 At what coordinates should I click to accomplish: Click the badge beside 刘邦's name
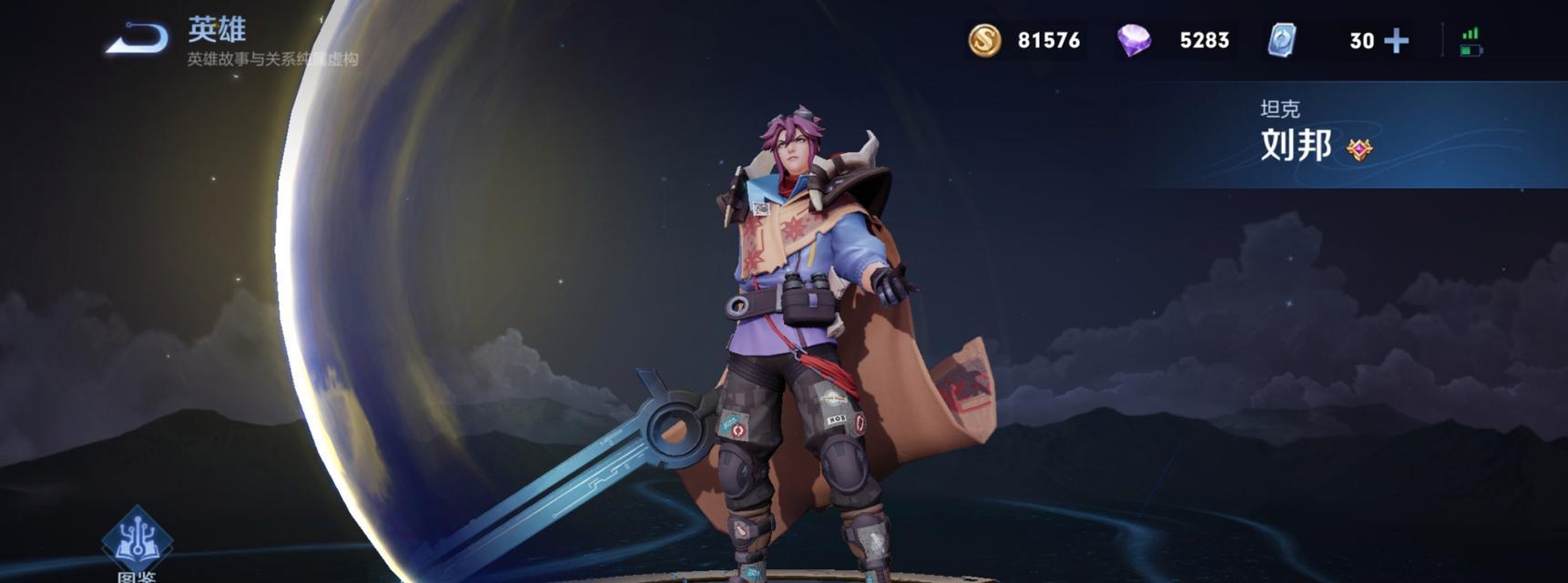click(1359, 149)
